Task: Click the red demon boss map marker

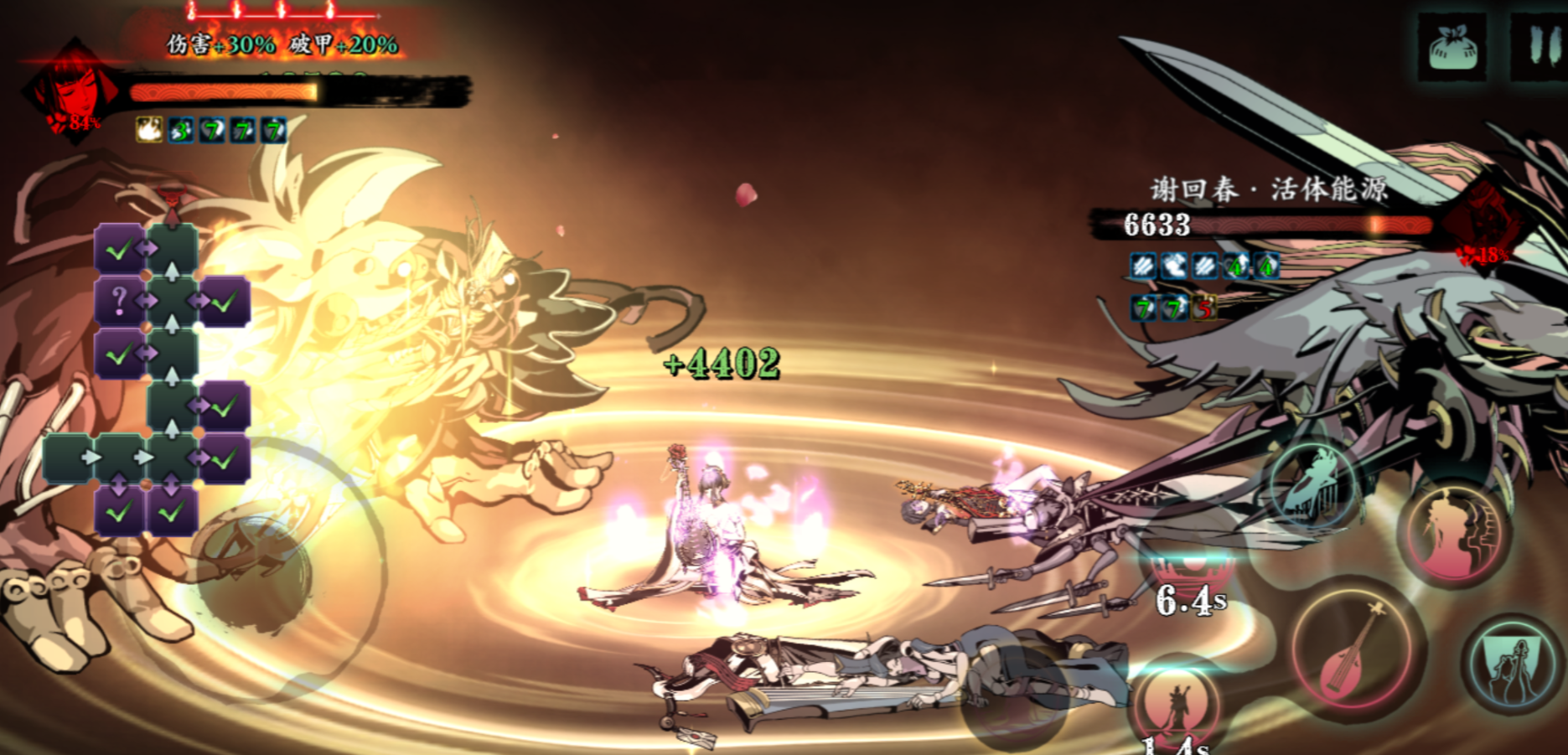Action: 172,203
